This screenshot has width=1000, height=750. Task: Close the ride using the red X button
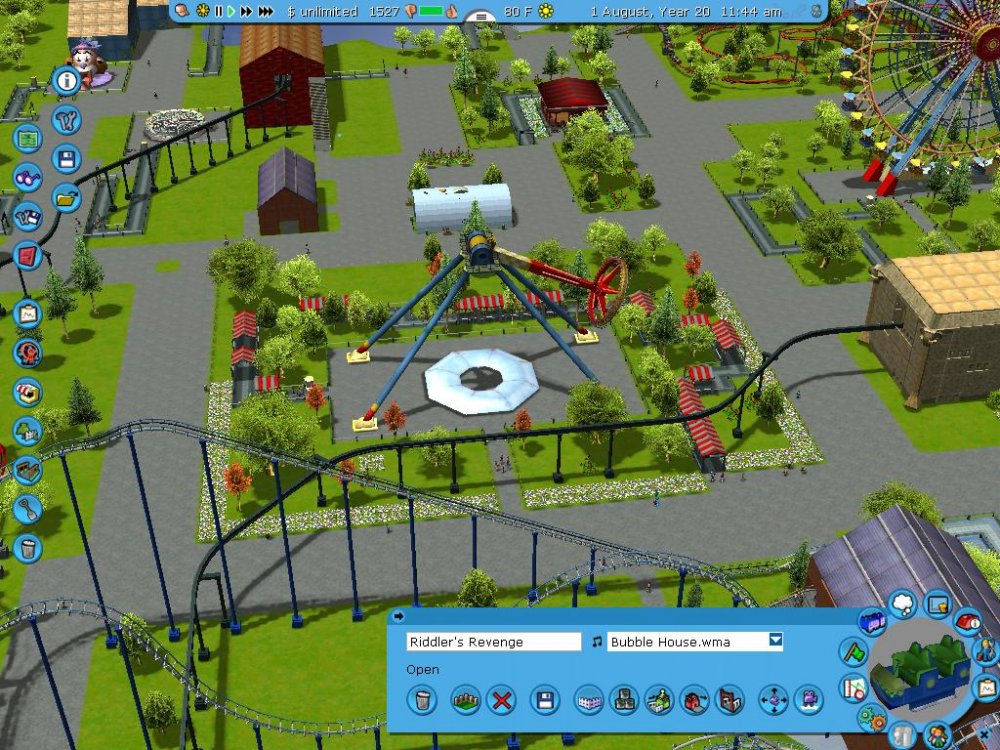500,699
